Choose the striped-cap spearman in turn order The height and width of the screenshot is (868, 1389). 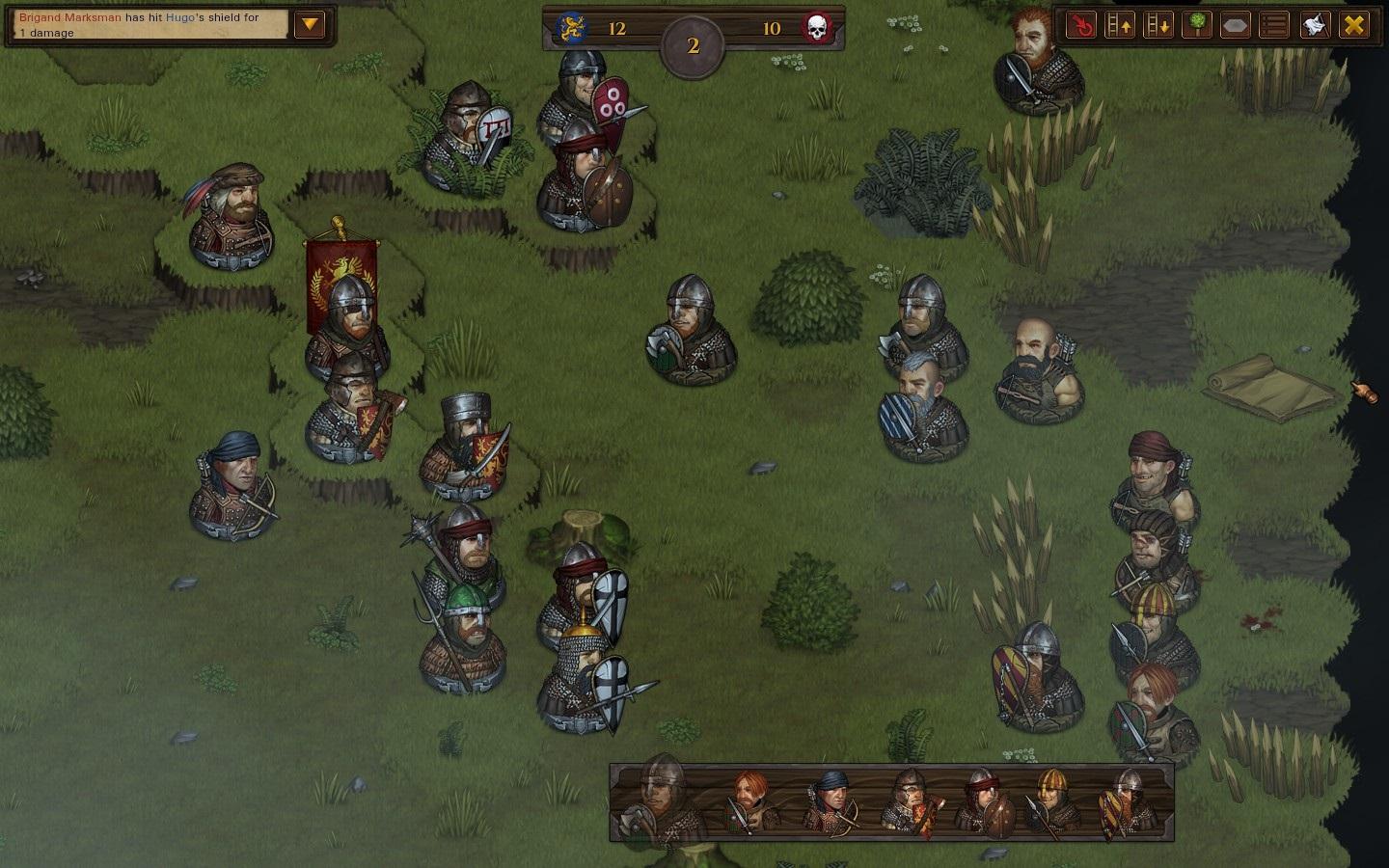(x=1053, y=801)
